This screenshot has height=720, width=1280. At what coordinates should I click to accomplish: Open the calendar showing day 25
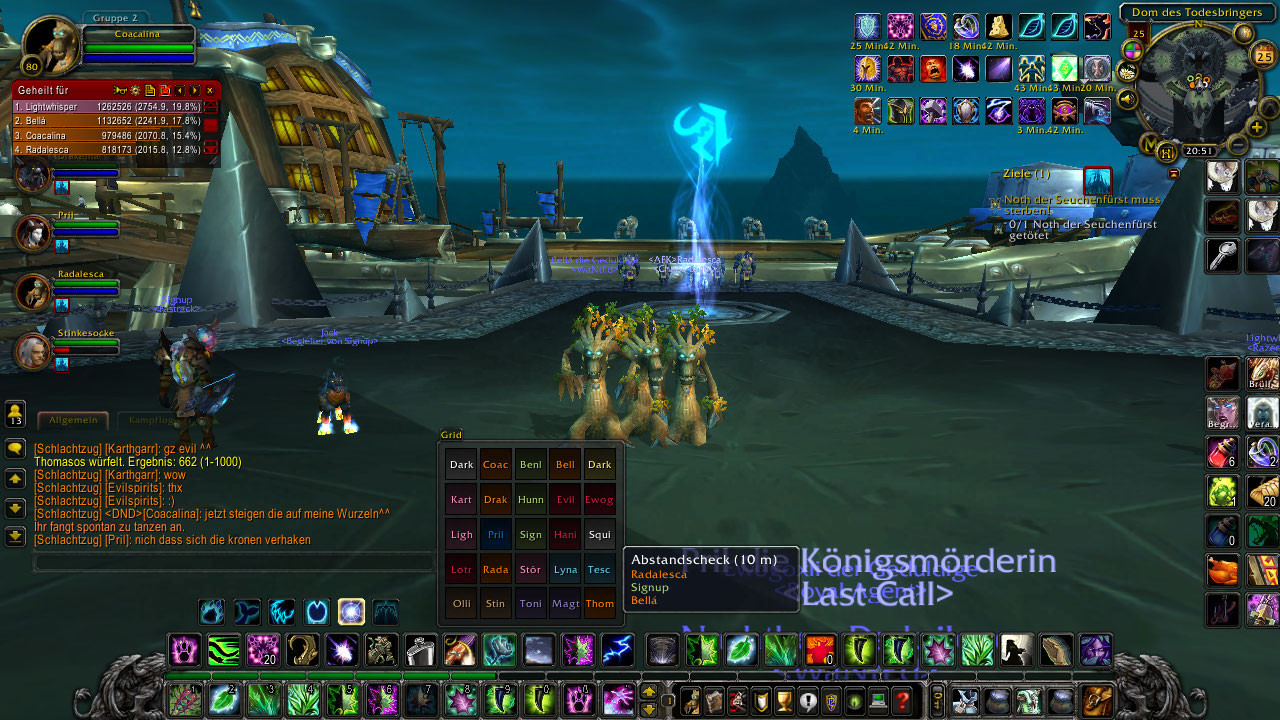(x=1261, y=56)
